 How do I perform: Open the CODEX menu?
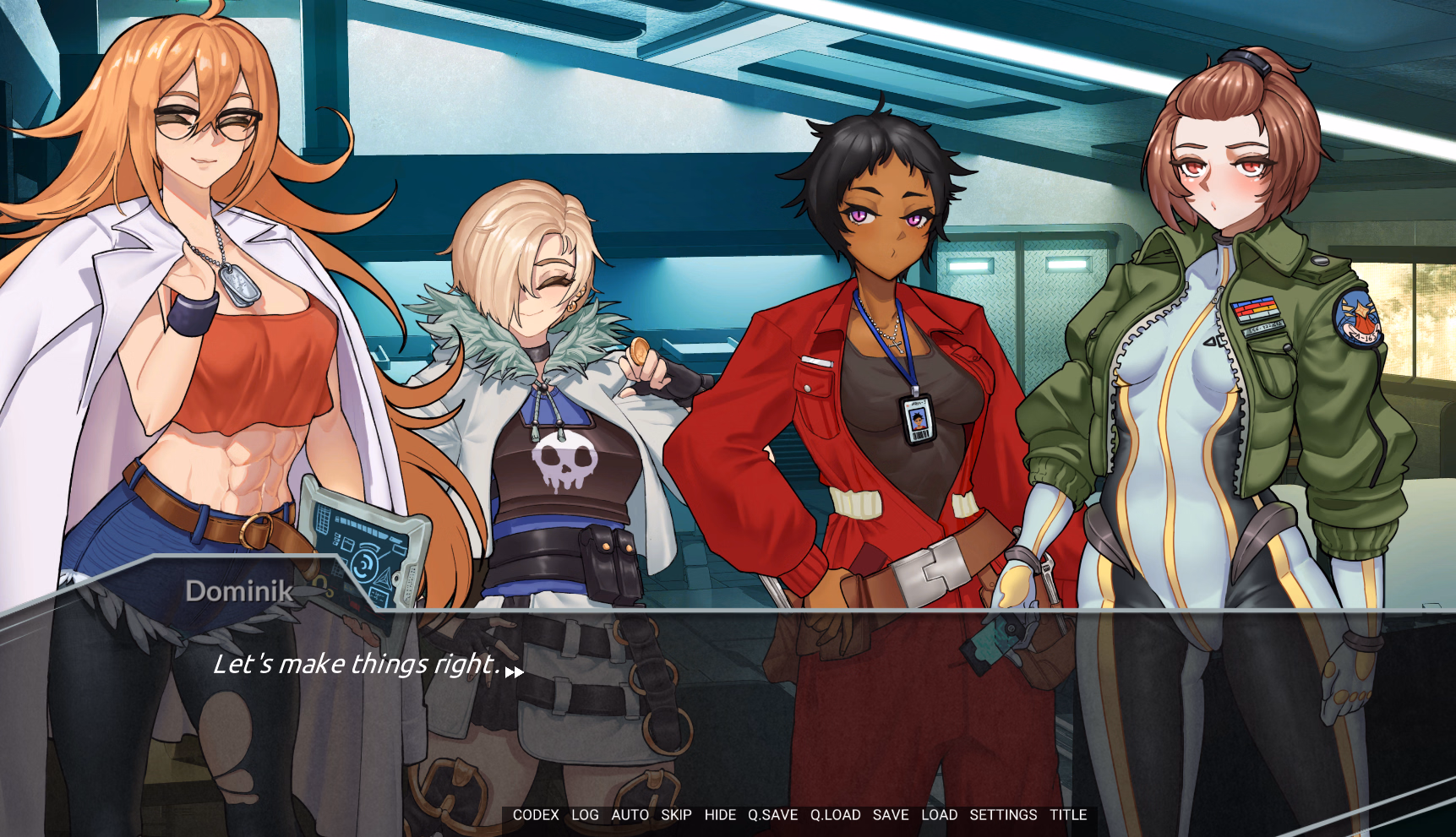(x=536, y=815)
